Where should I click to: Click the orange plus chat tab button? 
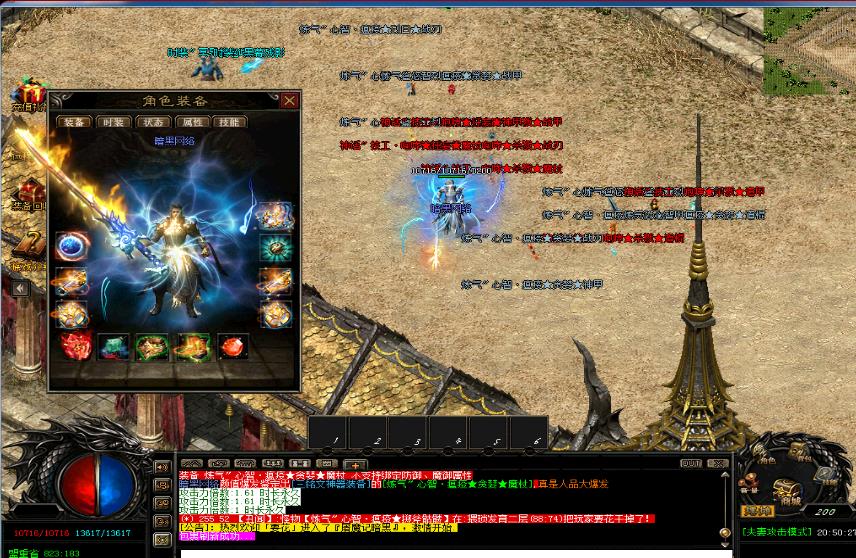click(354, 465)
